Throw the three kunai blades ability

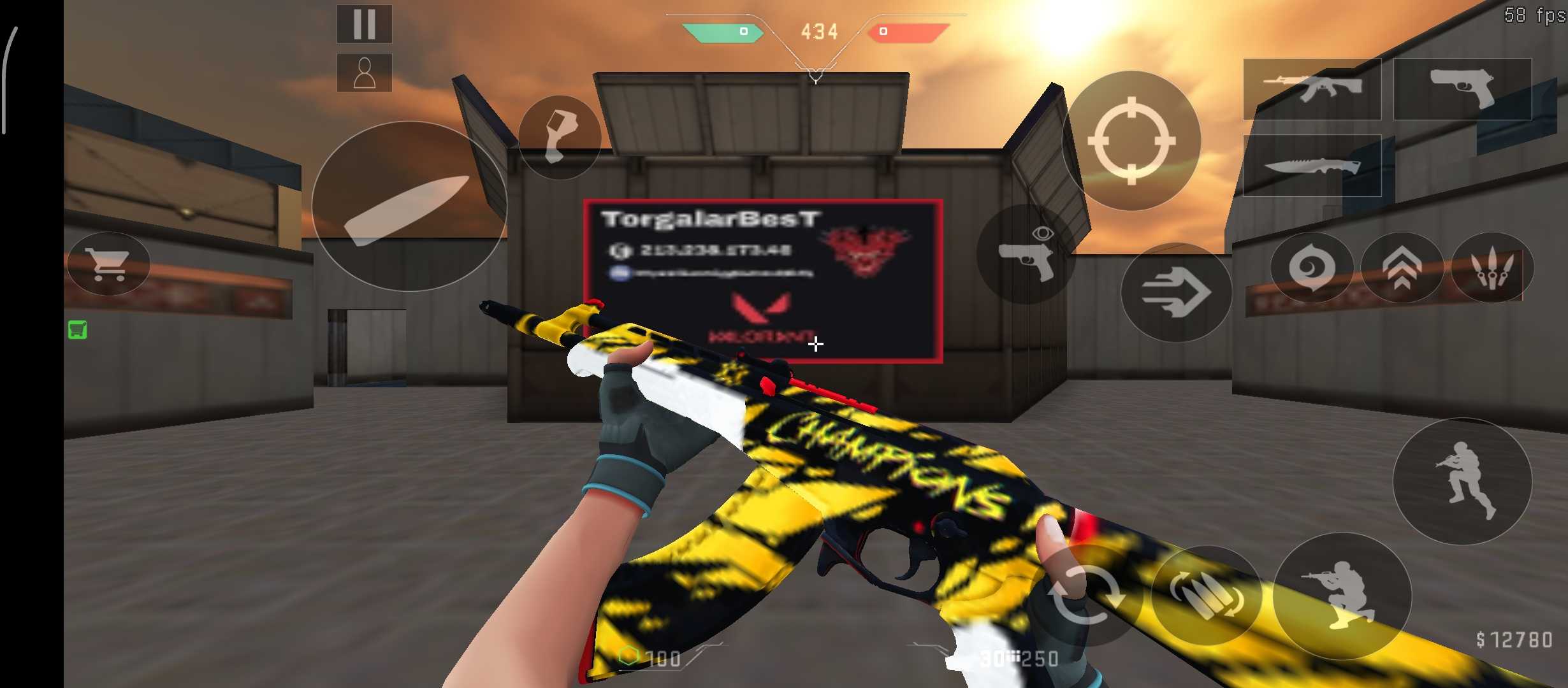pyautogui.click(x=1492, y=268)
